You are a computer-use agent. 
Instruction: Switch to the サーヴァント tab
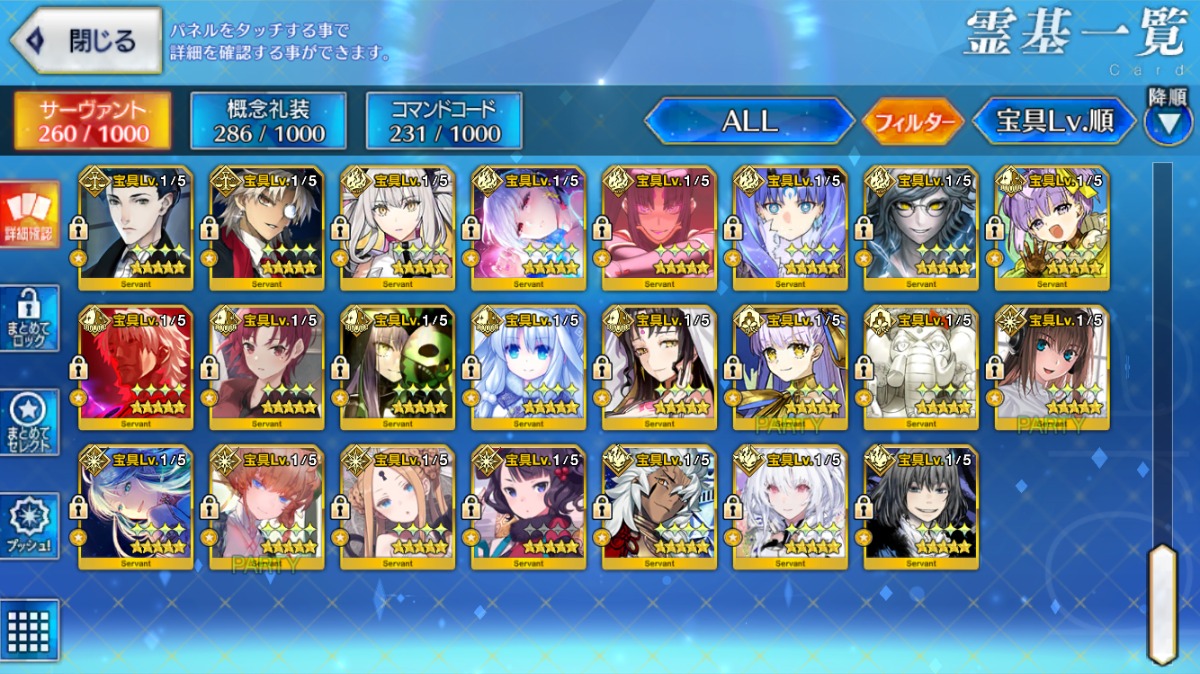point(92,121)
